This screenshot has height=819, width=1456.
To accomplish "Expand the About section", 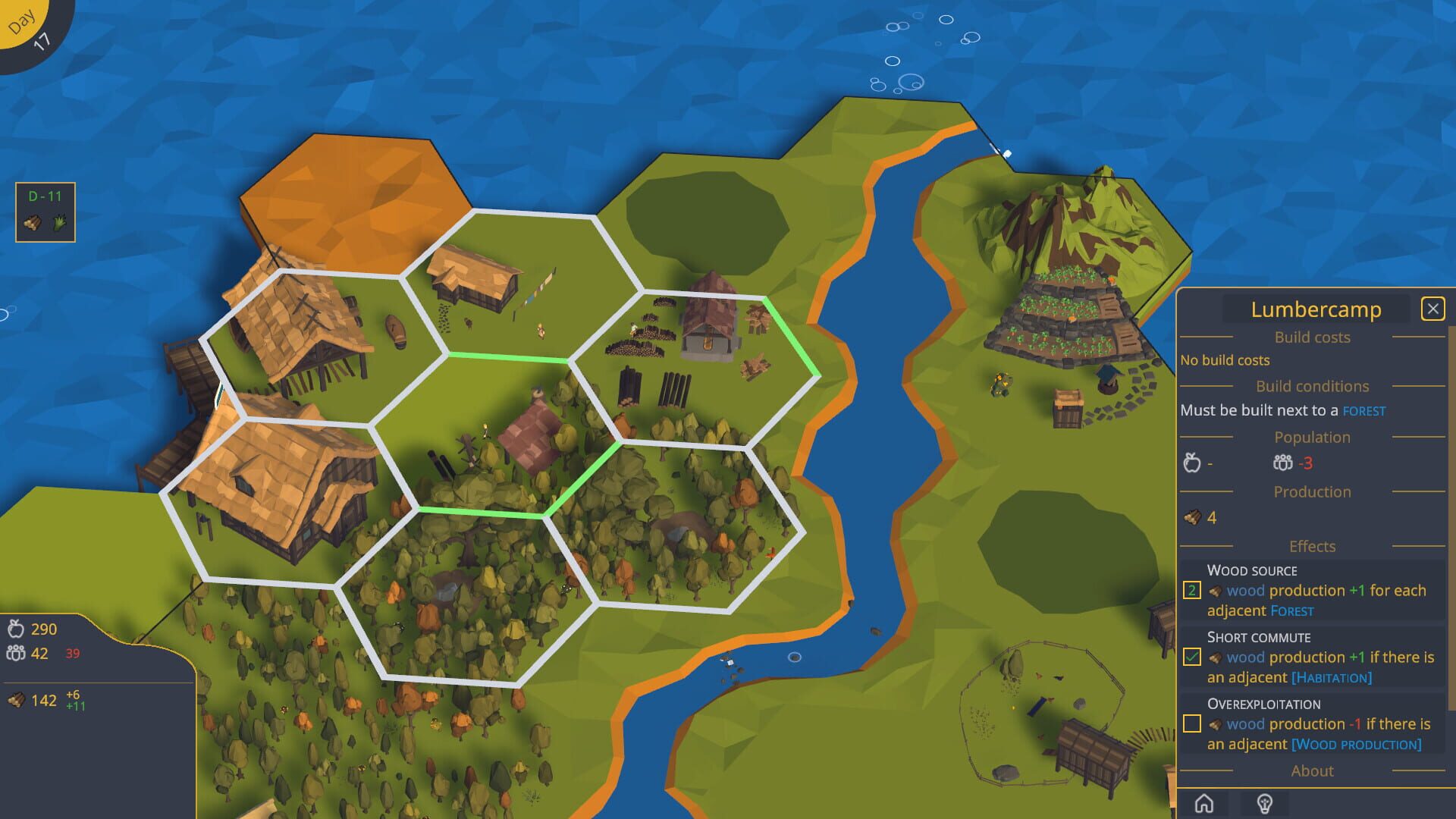I will (x=1312, y=770).
